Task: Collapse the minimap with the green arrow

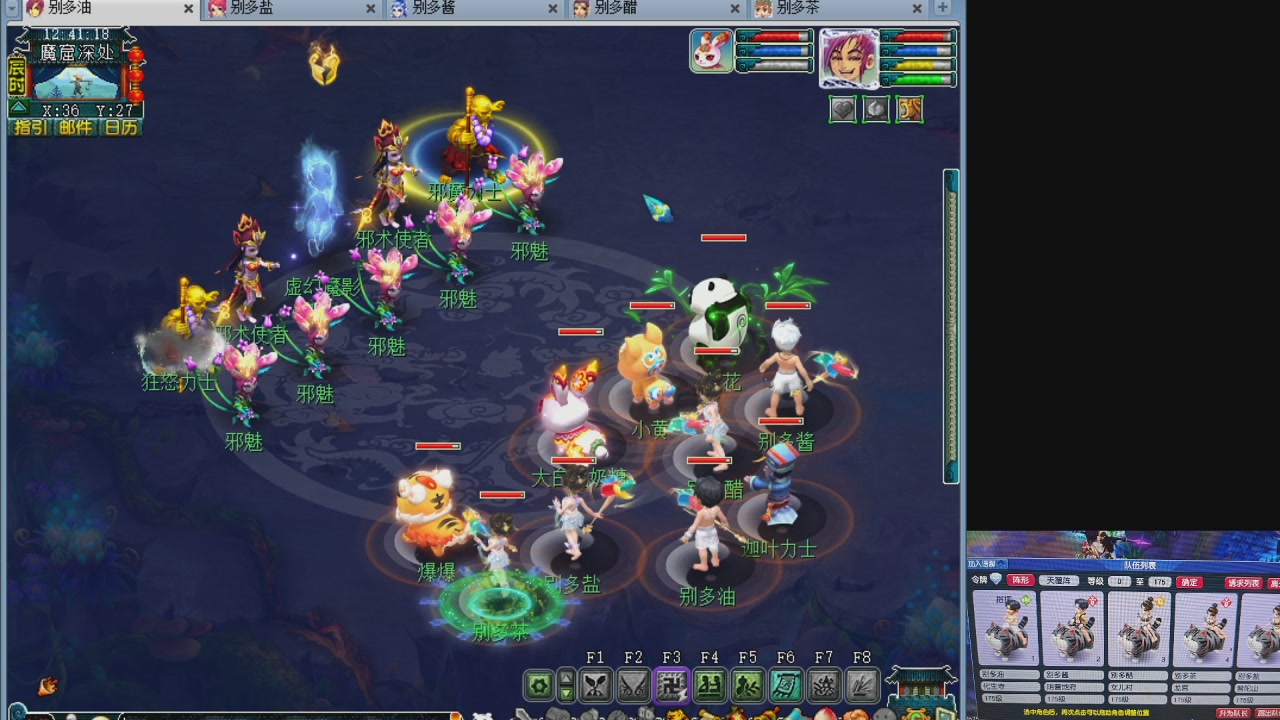Action: (x=17, y=108)
